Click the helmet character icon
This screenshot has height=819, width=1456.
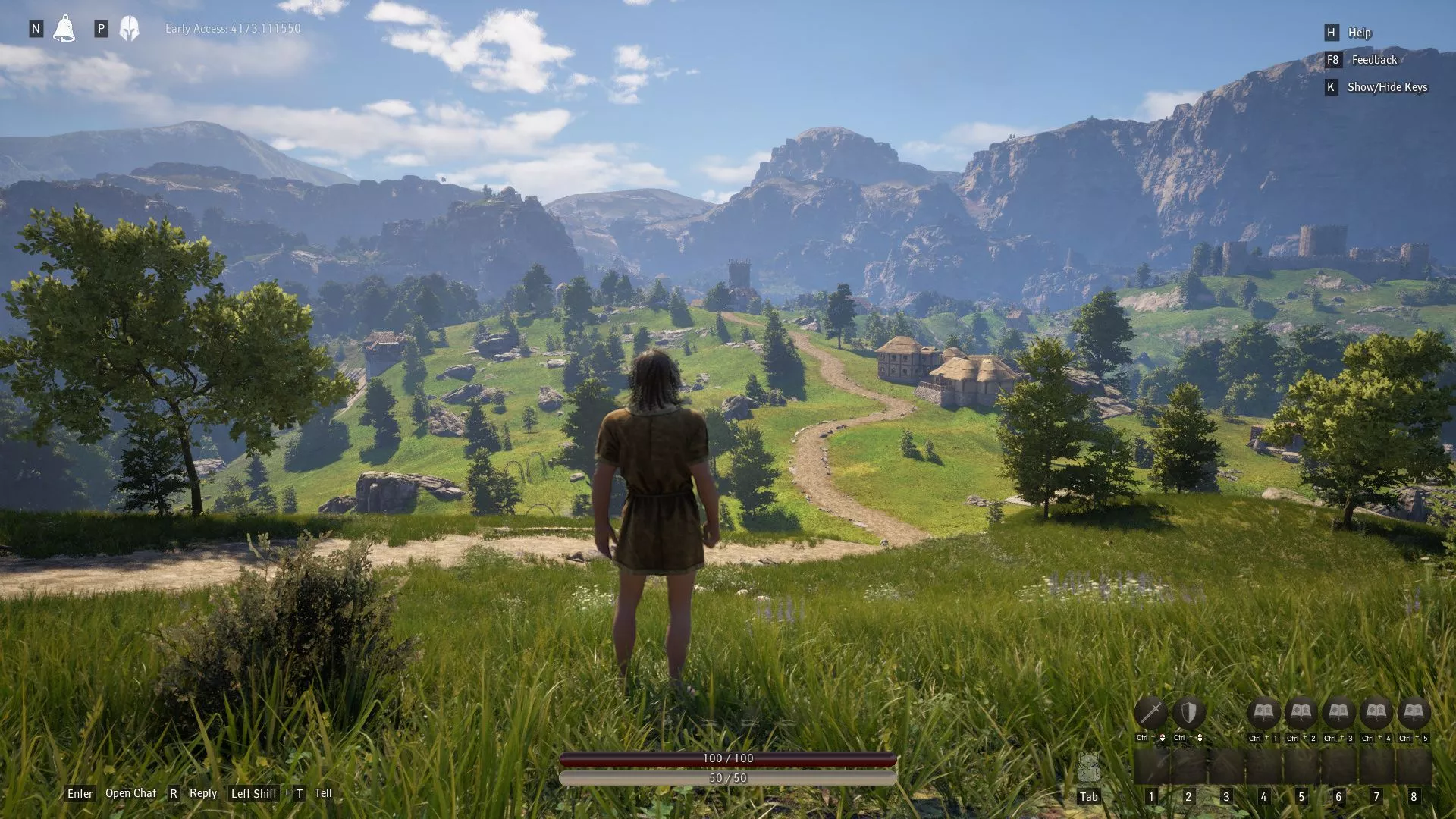[x=130, y=29]
